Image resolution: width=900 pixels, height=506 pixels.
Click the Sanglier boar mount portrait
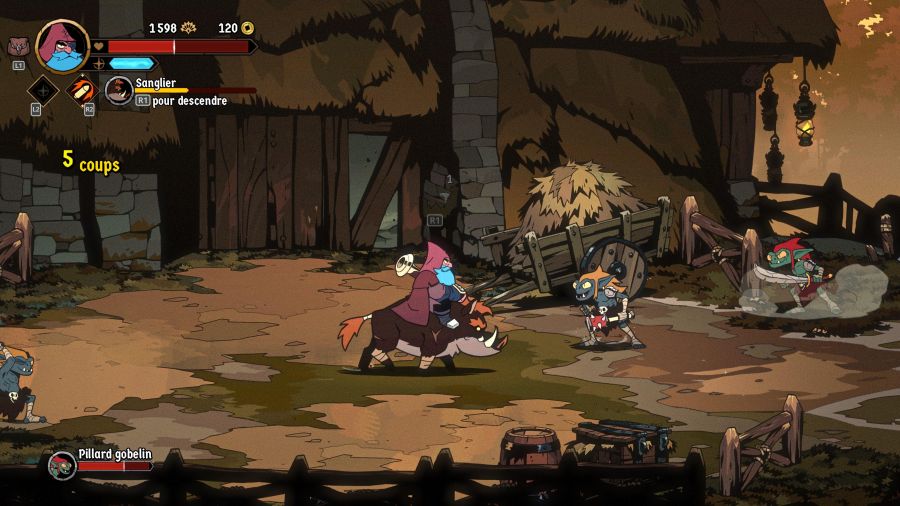pyautogui.click(x=119, y=90)
